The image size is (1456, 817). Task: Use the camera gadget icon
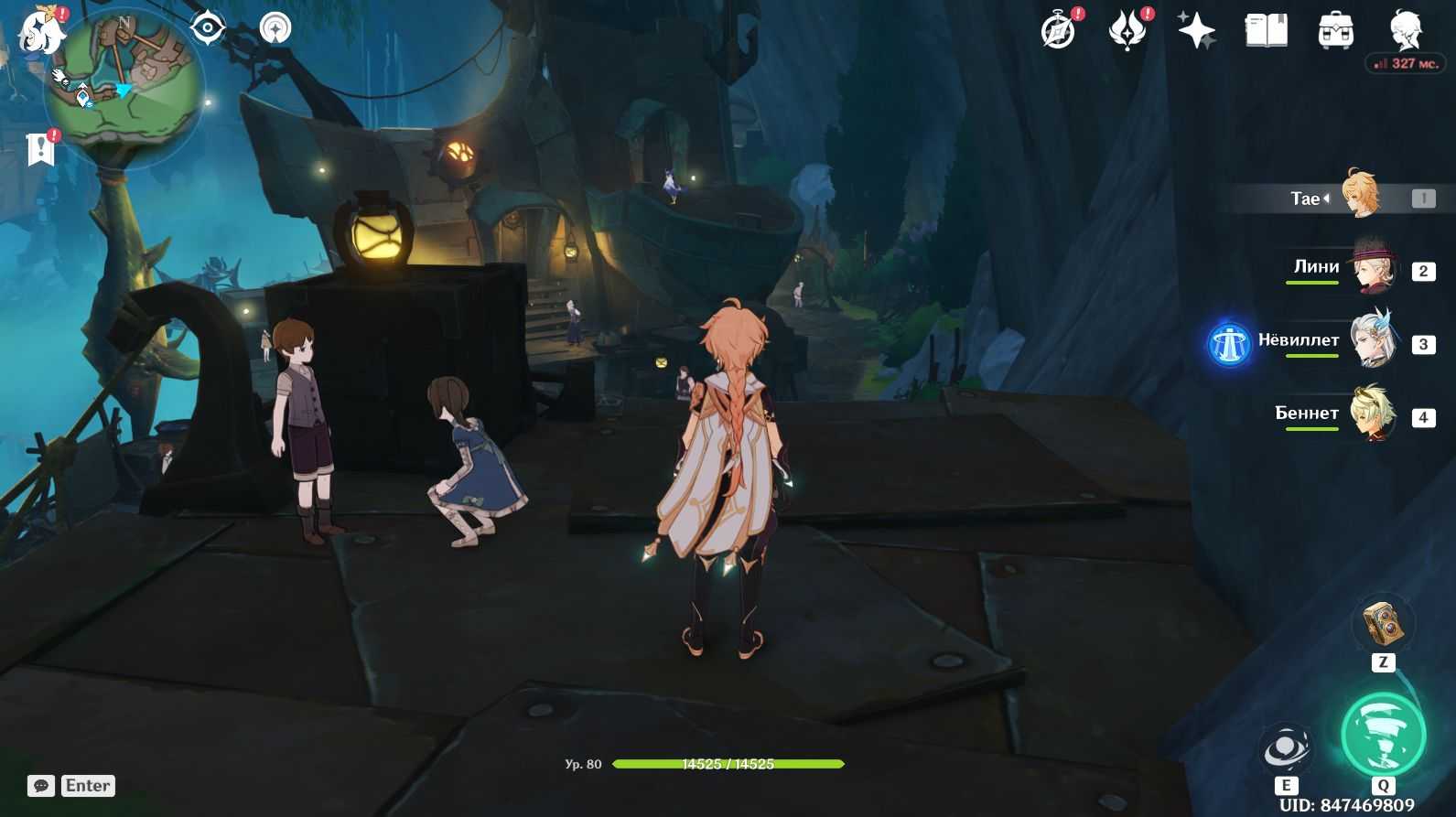(1383, 624)
